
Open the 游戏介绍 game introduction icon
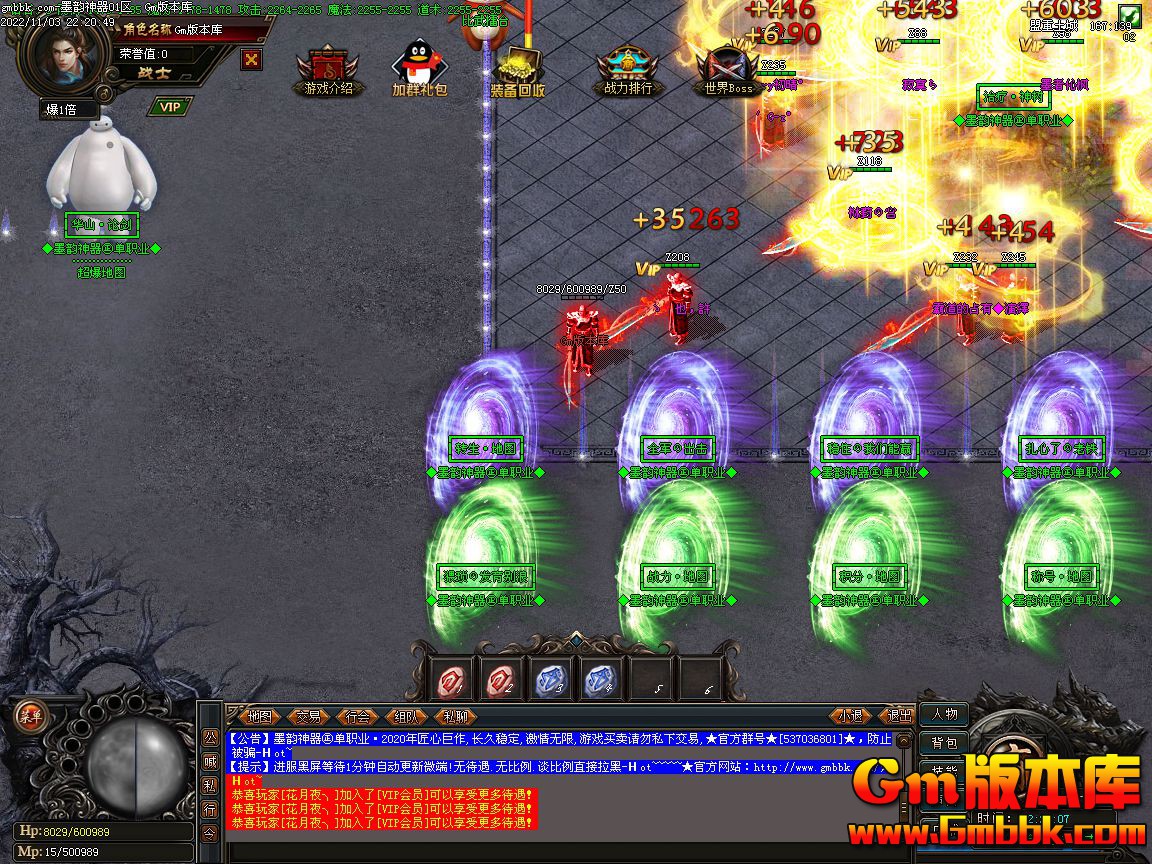tap(322, 70)
